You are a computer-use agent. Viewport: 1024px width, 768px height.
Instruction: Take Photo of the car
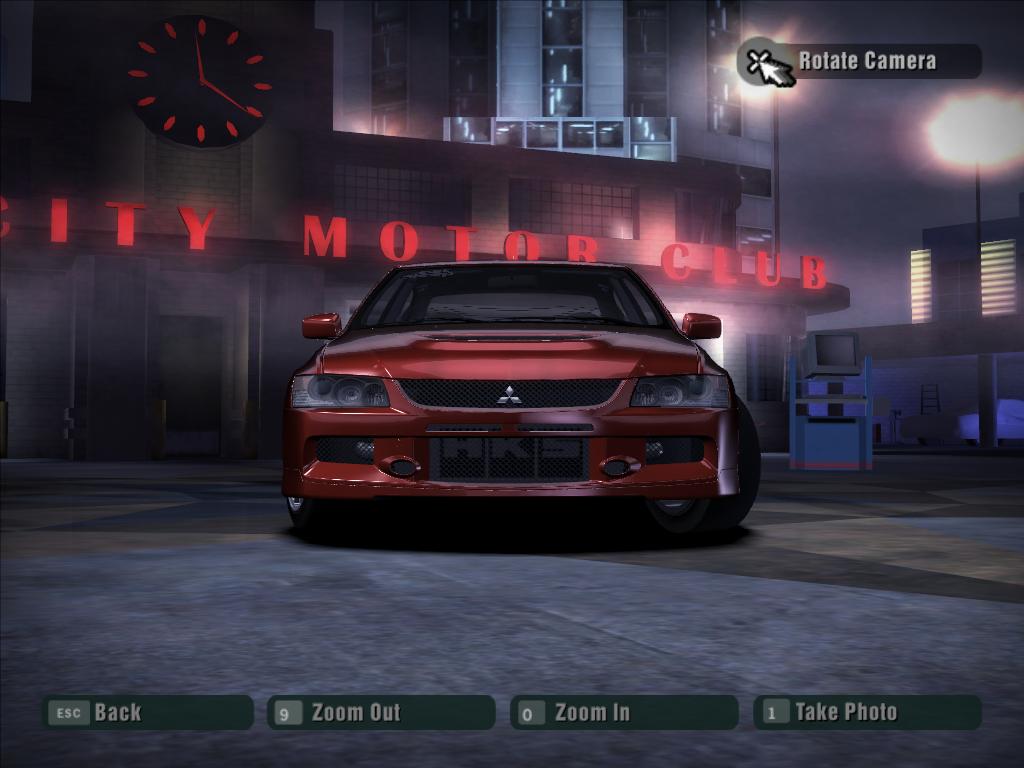point(866,712)
